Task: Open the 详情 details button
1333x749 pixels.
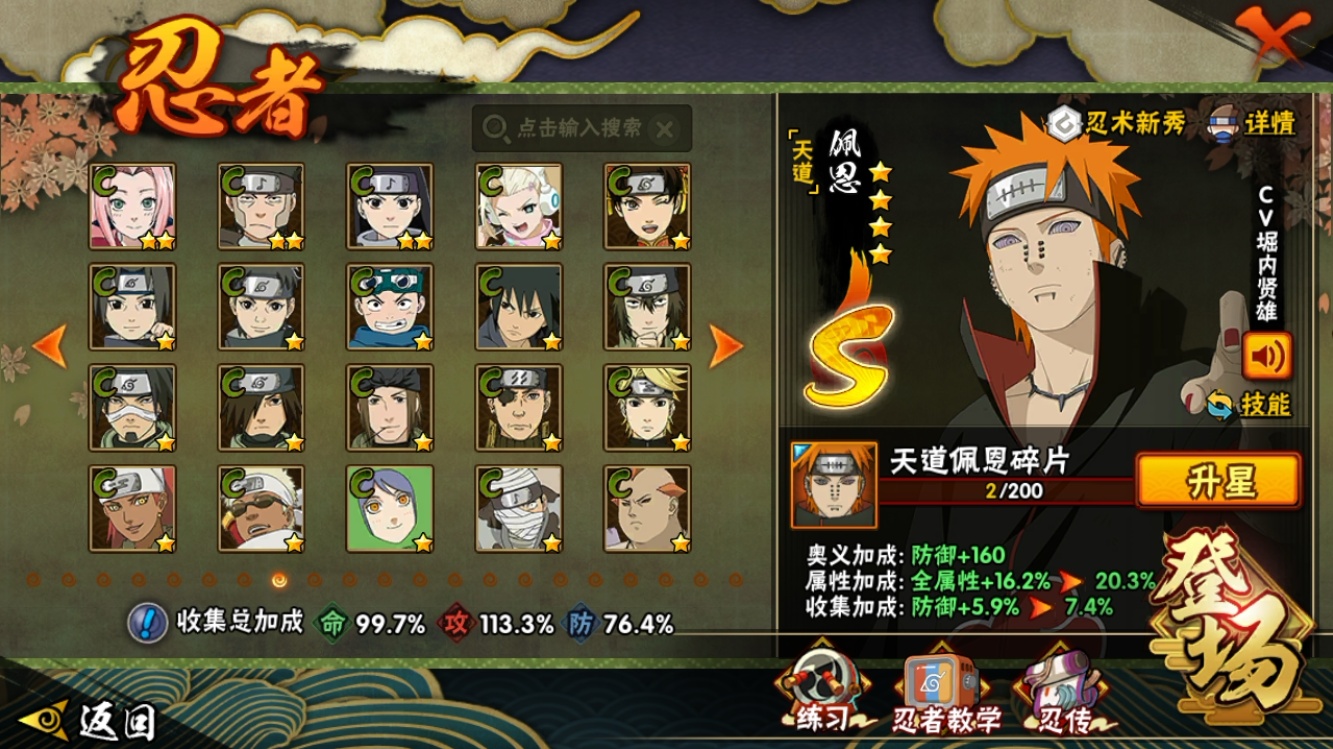Action: (x=1255, y=123)
